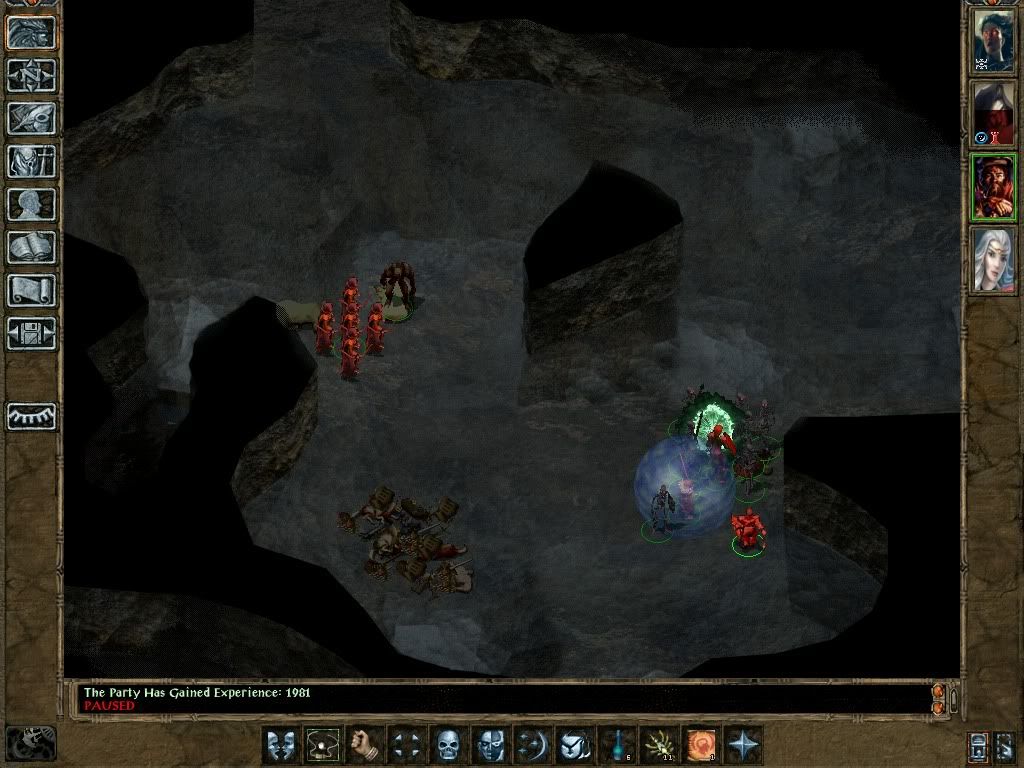This screenshot has height=768, width=1024.
Task: Activate the skull action button
Action: click(x=447, y=745)
